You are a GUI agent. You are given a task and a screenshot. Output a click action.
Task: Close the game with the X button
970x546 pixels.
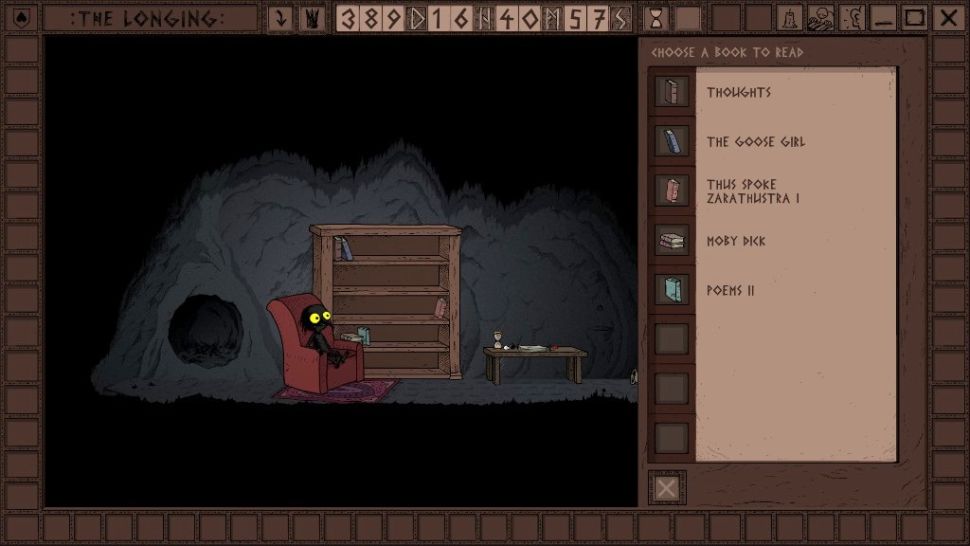tap(947, 18)
